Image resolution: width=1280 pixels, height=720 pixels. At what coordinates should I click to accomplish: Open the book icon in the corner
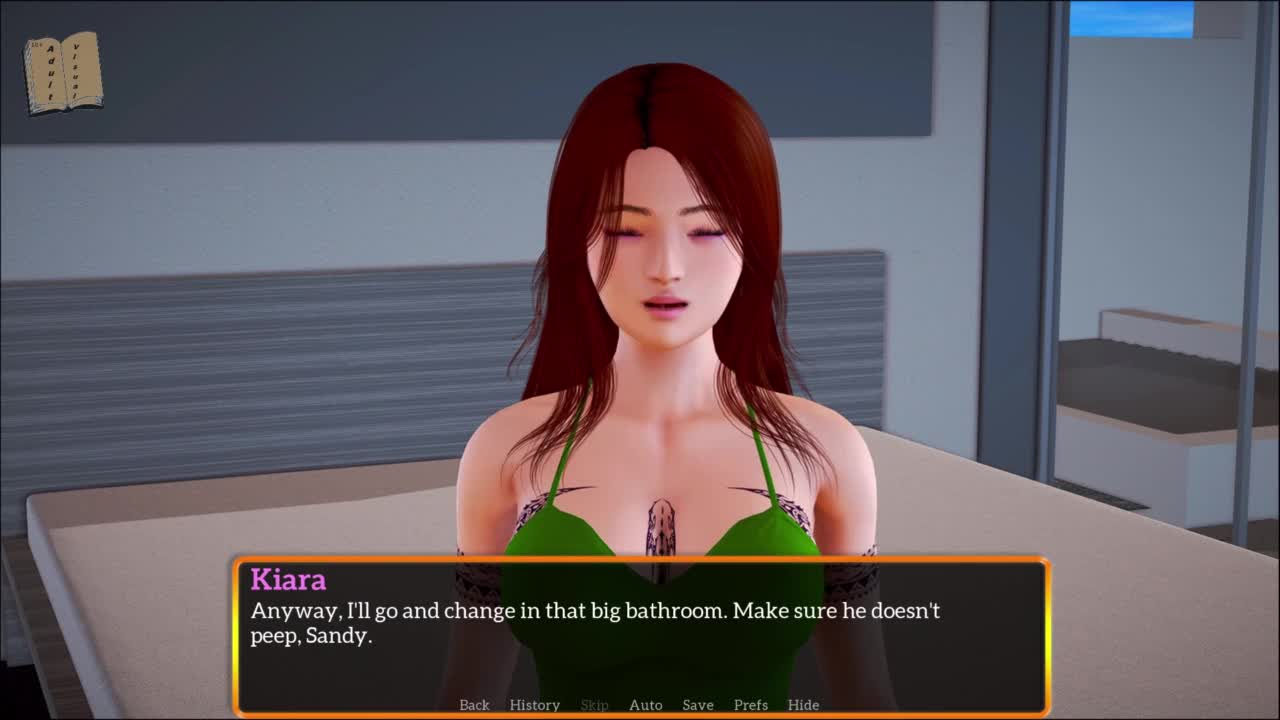(x=62, y=72)
